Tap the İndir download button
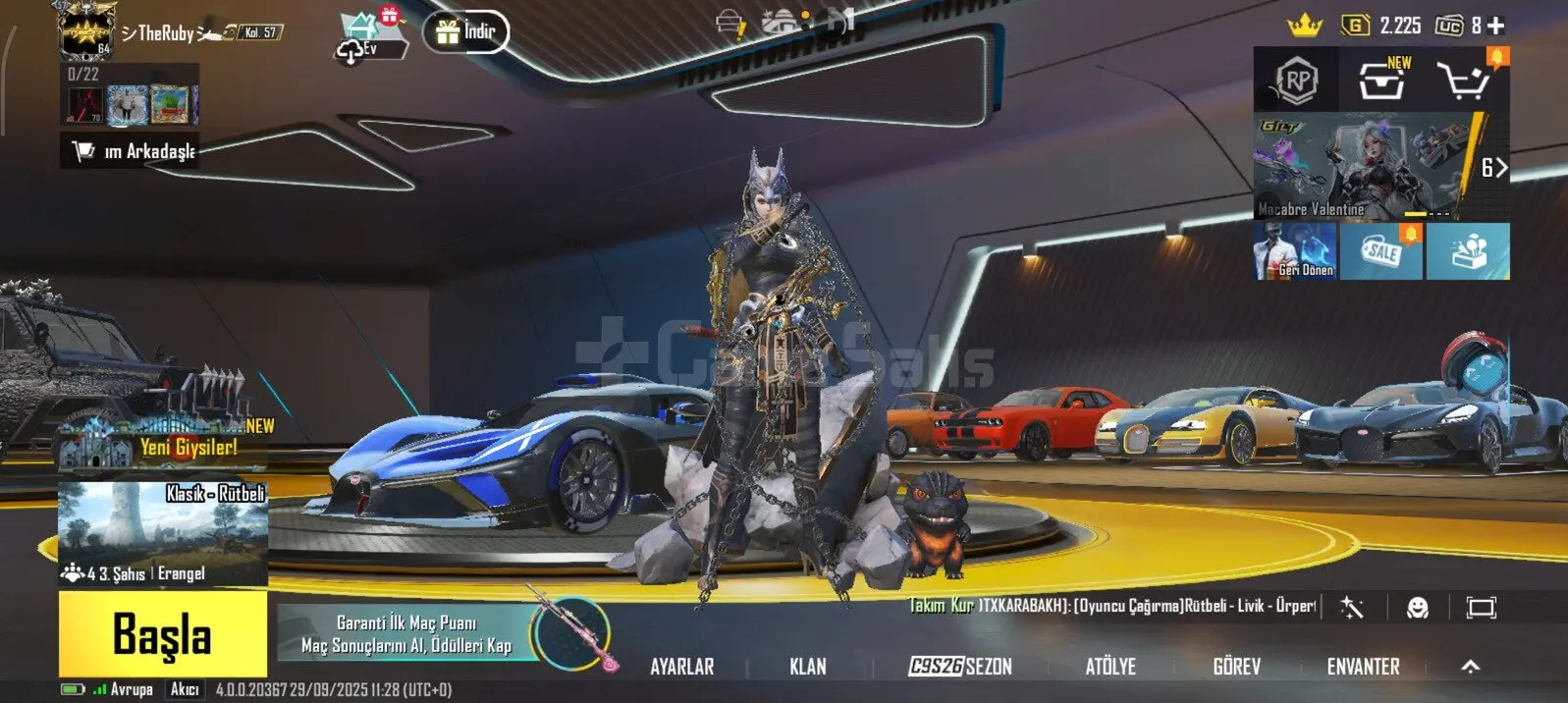This screenshot has width=1568, height=703. [x=466, y=32]
